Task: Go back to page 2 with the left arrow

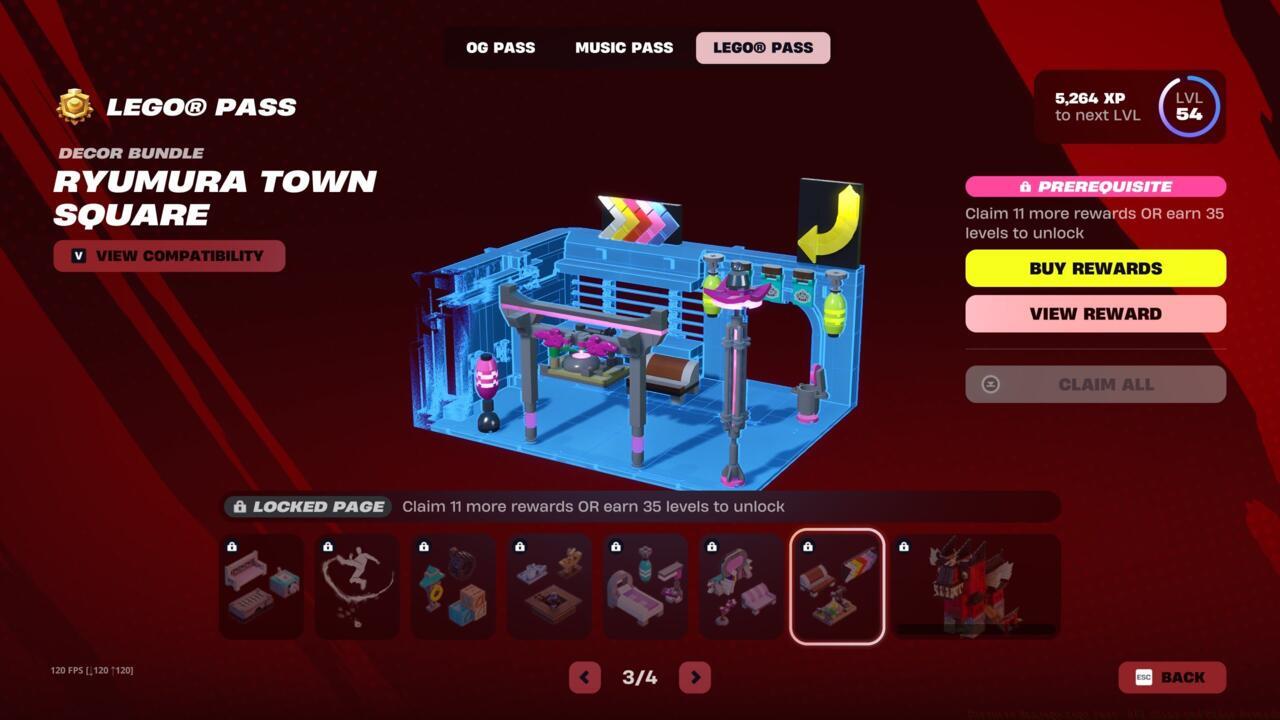Action: click(585, 677)
